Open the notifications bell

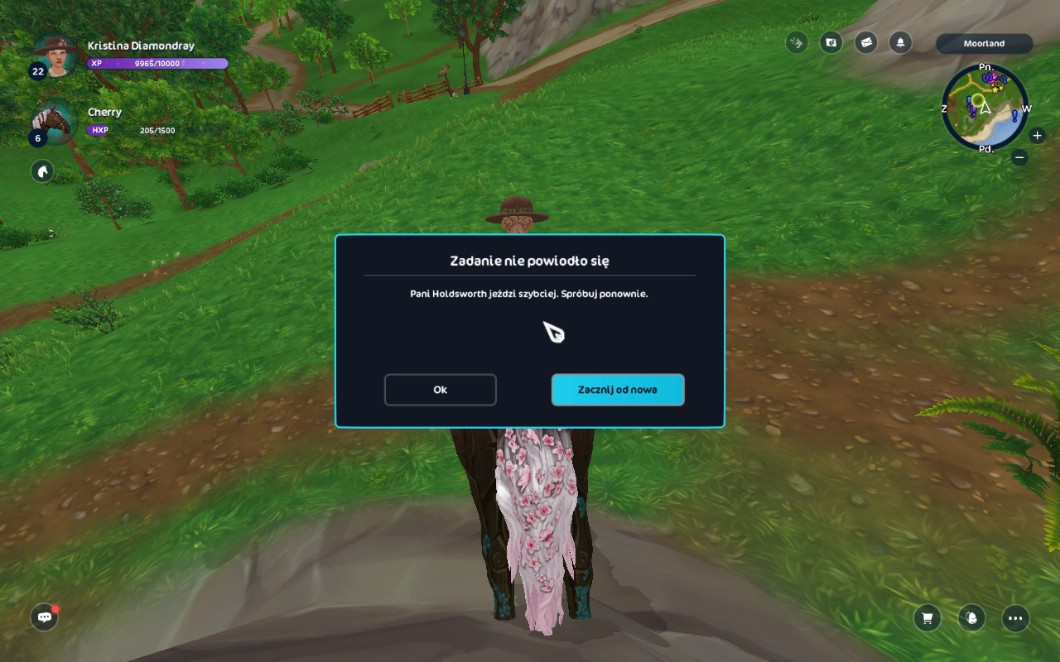point(900,43)
